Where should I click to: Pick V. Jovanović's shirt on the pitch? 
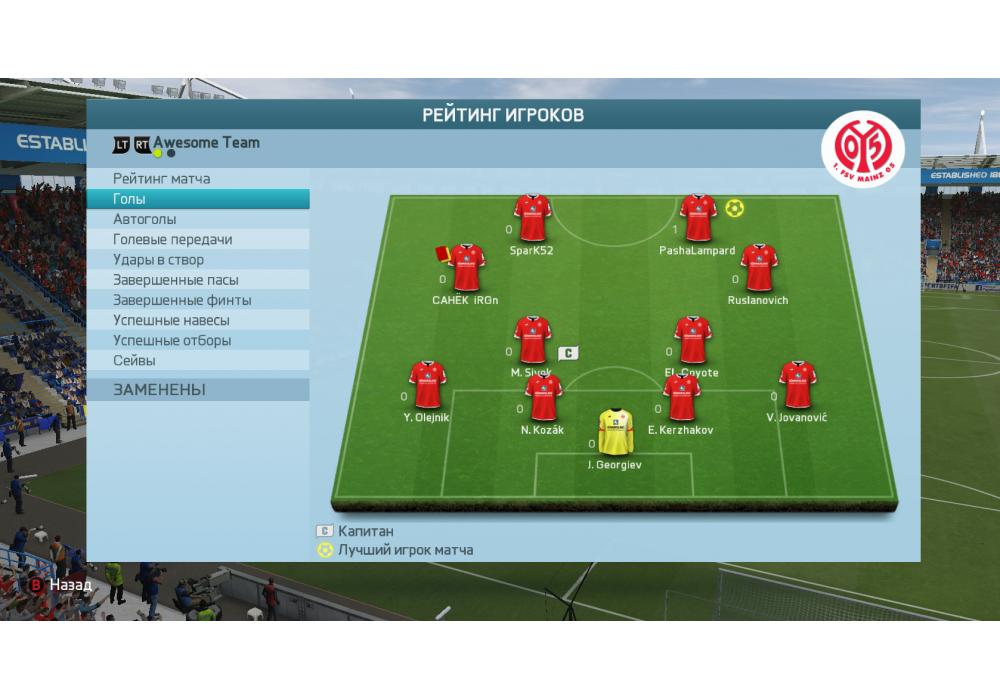tap(797, 385)
